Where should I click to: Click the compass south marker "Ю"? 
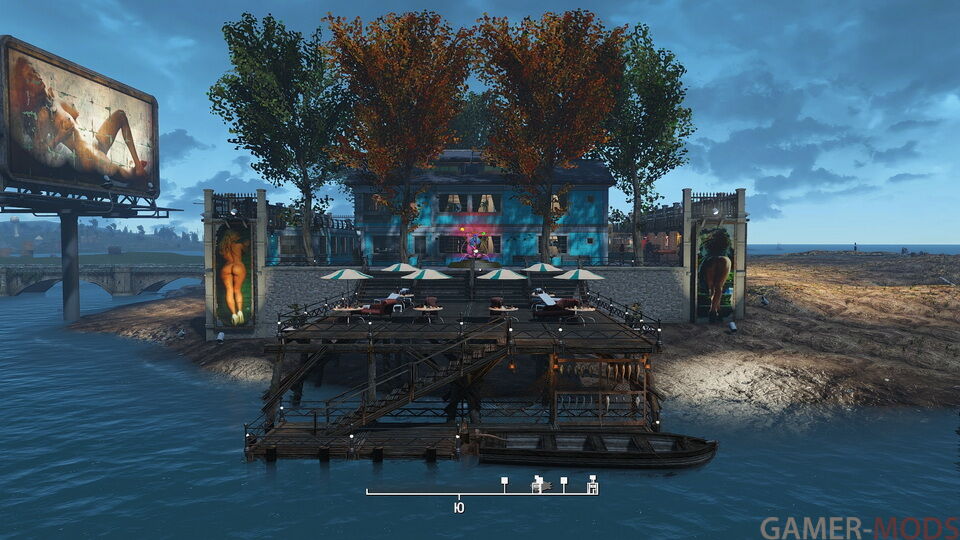[459, 508]
